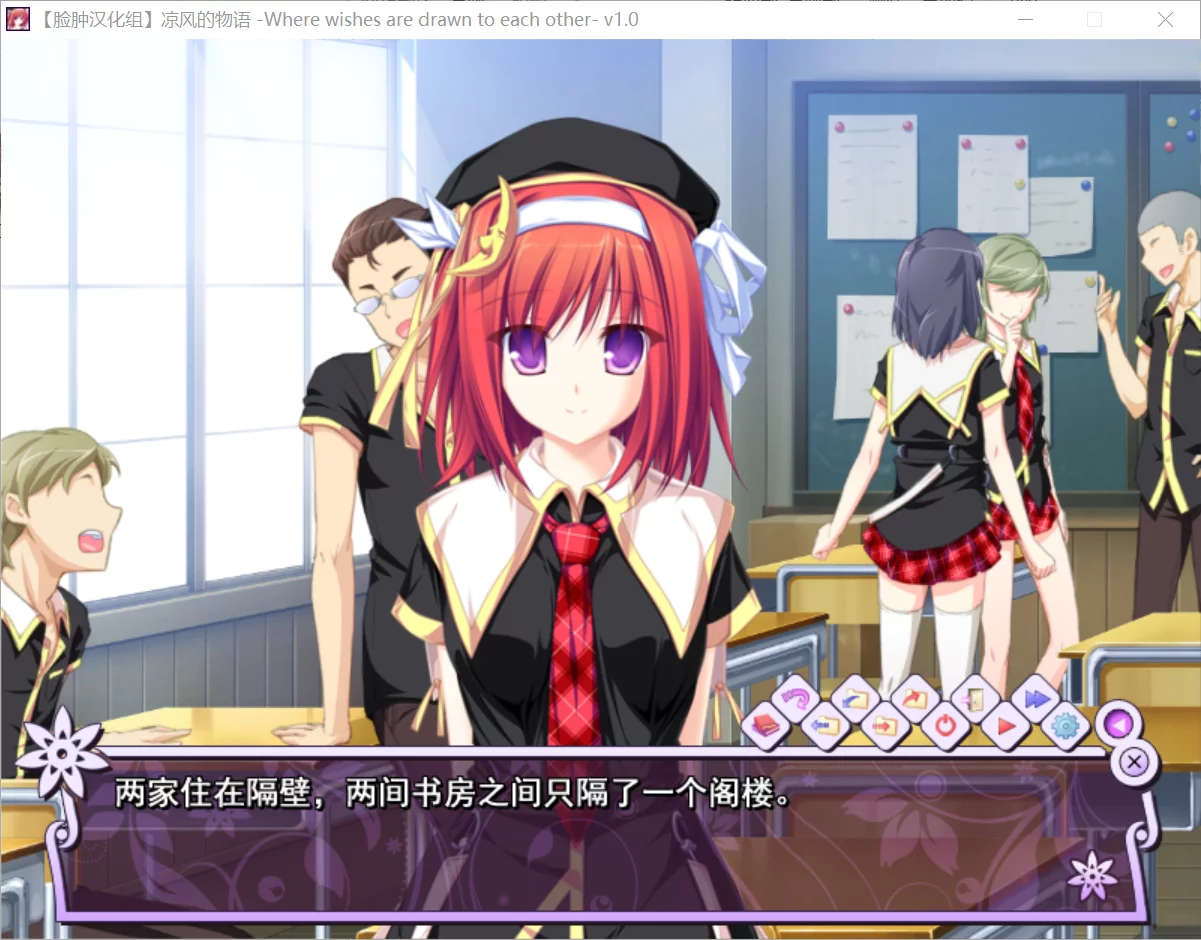Click the pink curved return arrow icon
The width and height of the screenshot is (1201, 940).
point(796,699)
